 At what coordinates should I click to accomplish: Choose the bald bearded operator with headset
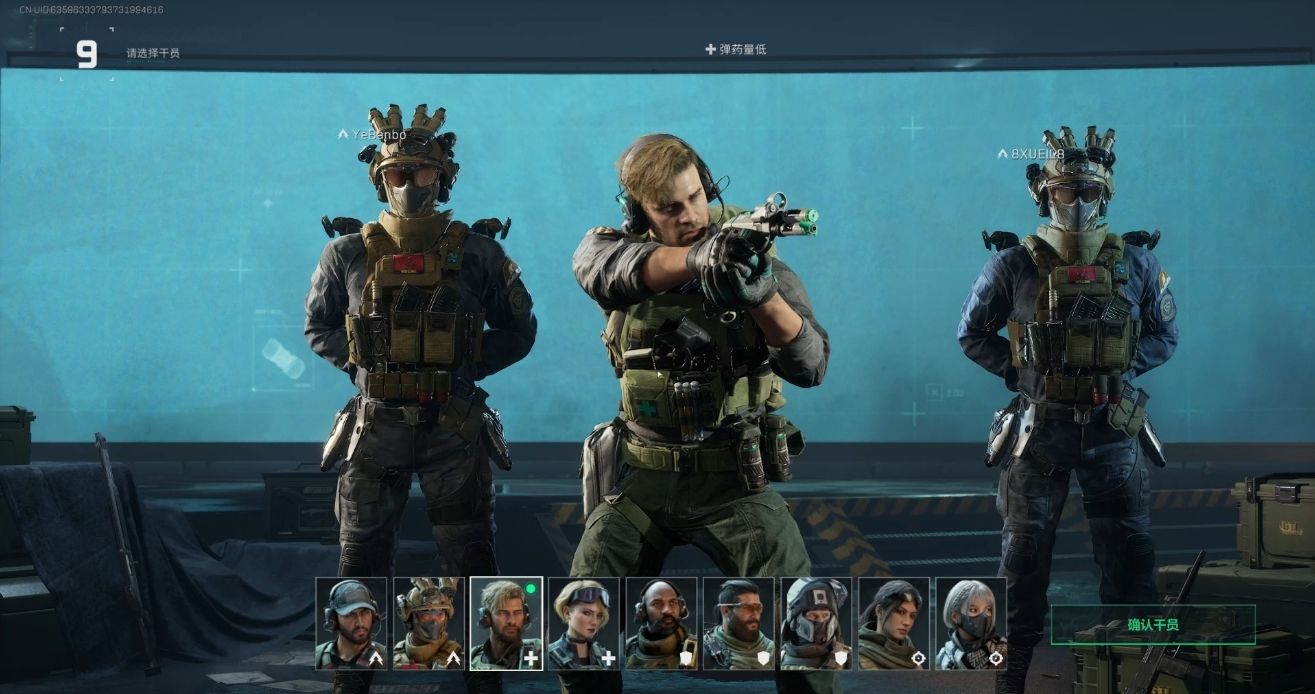click(661, 623)
